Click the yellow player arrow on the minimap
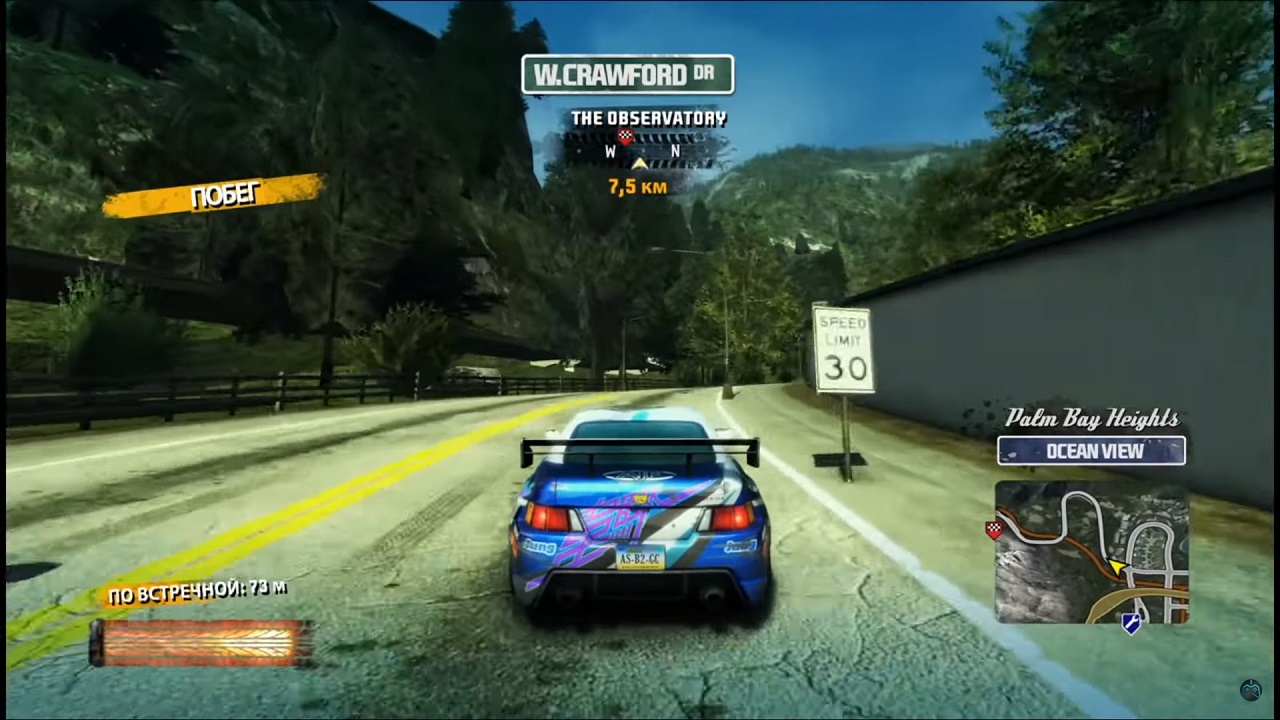Viewport: 1280px width, 720px height. pos(1118,567)
